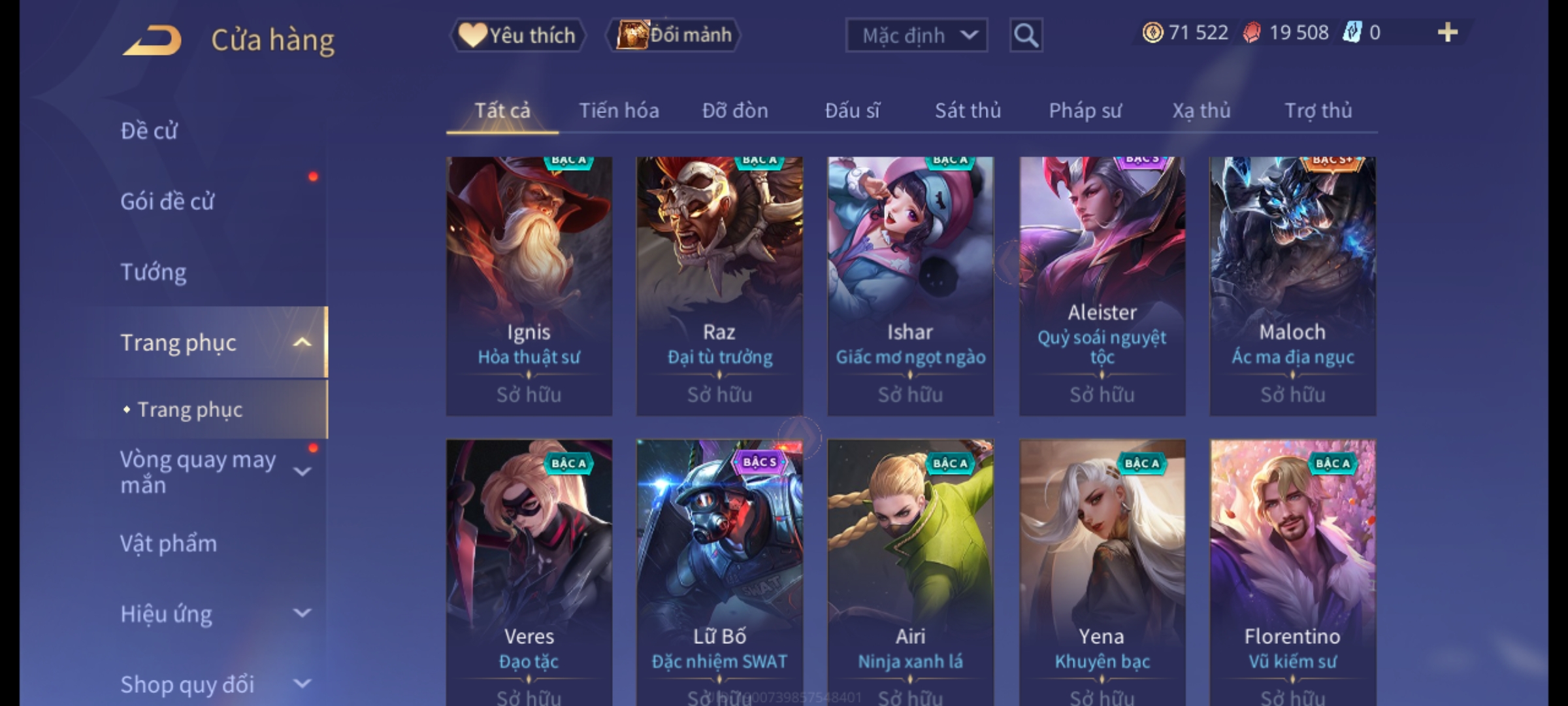Choose the Trợ thủ tab

point(1318,110)
